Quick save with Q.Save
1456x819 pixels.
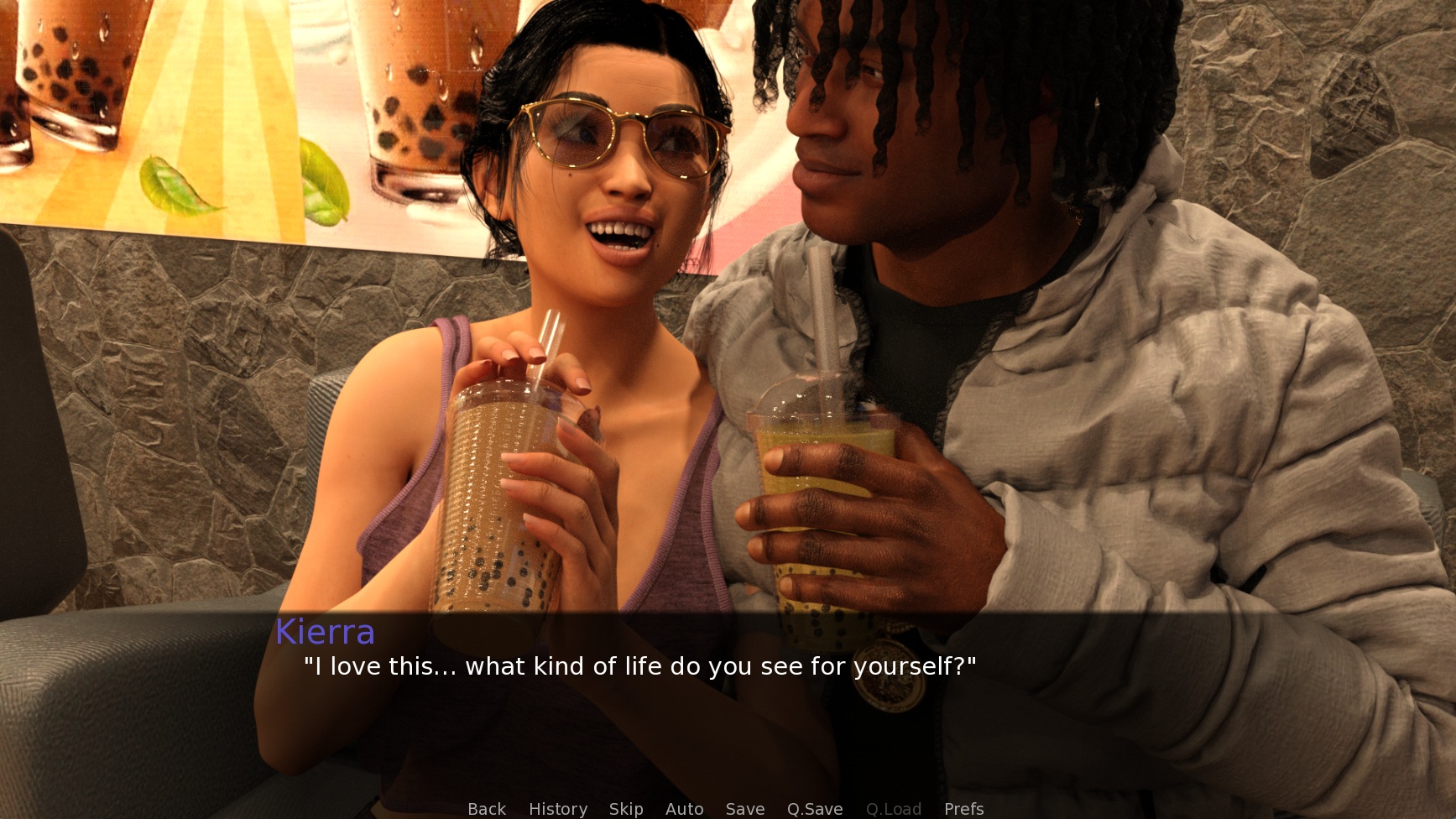coord(815,809)
